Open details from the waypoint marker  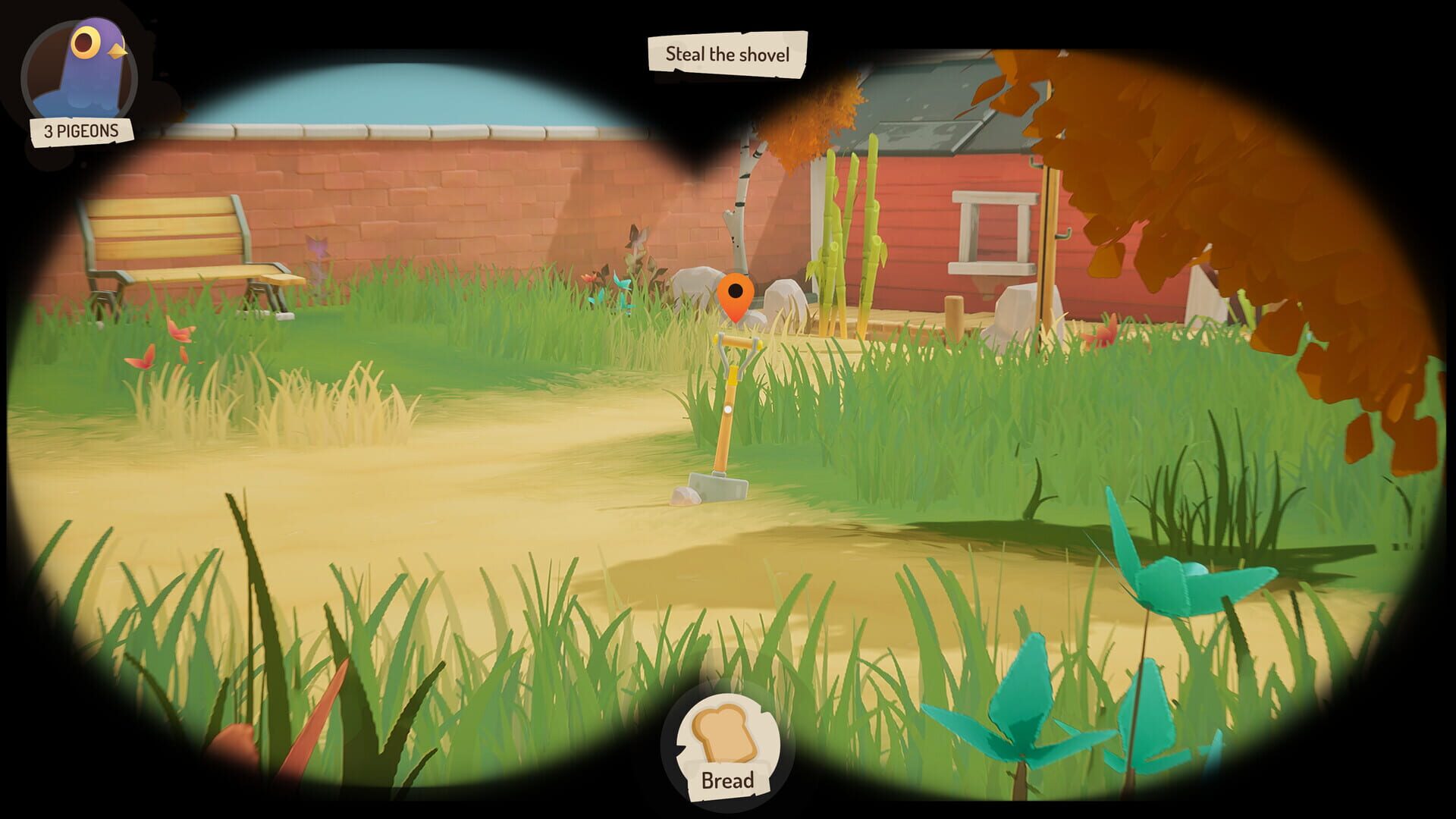pyautogui.click(x=737, y=296)
